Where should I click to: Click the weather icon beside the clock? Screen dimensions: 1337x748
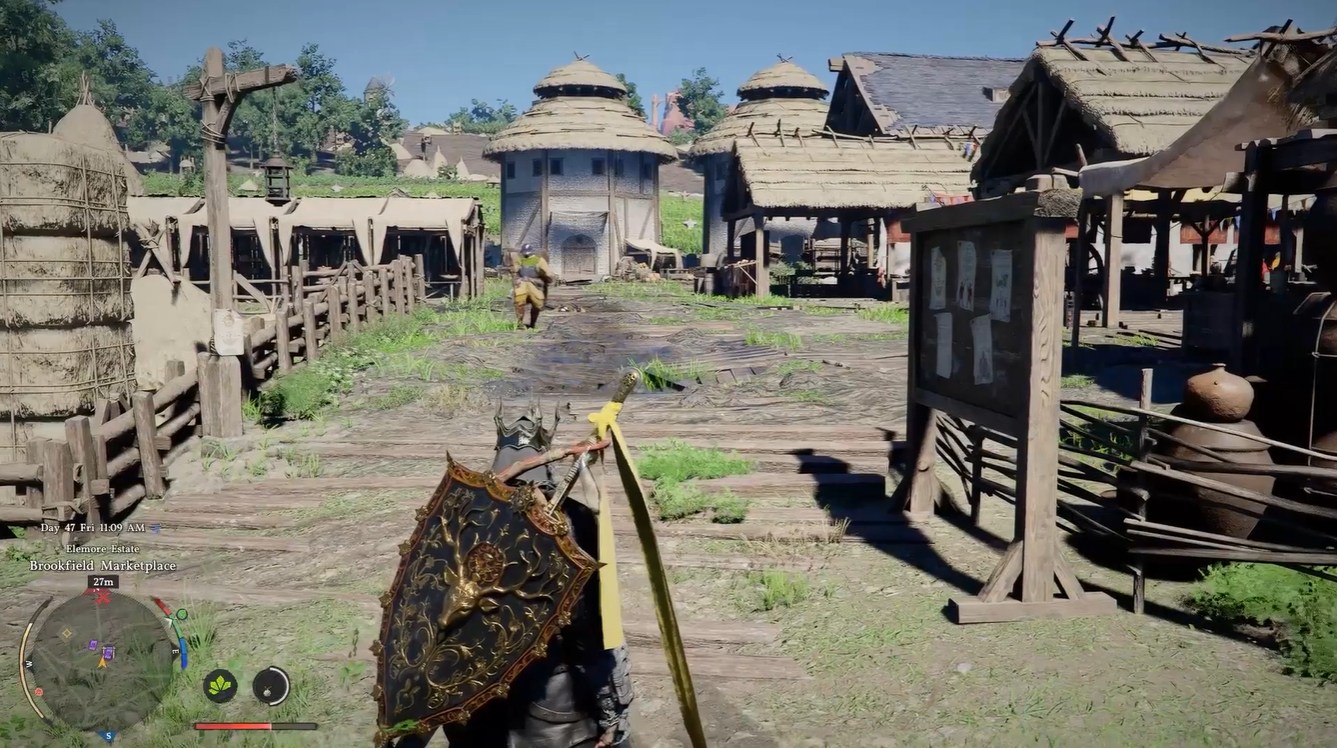pos(154,529)
